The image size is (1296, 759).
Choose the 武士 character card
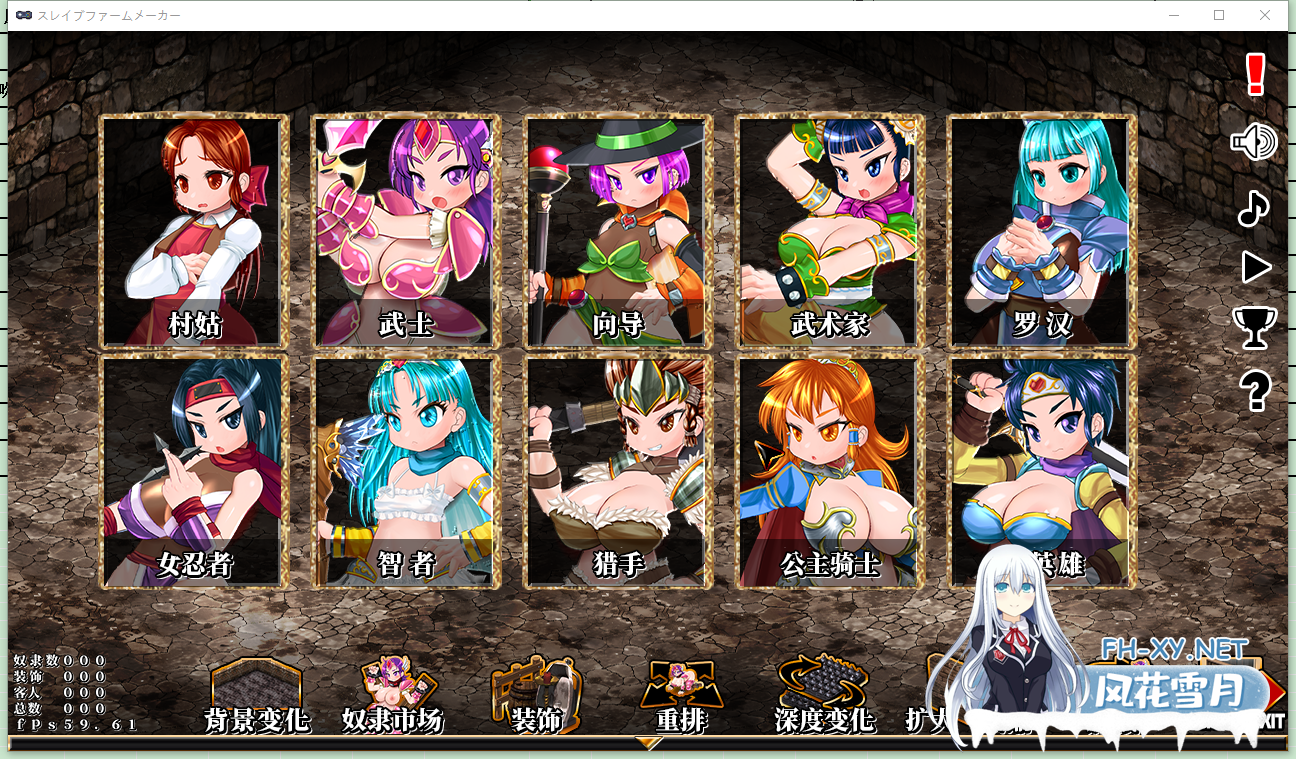406,231
